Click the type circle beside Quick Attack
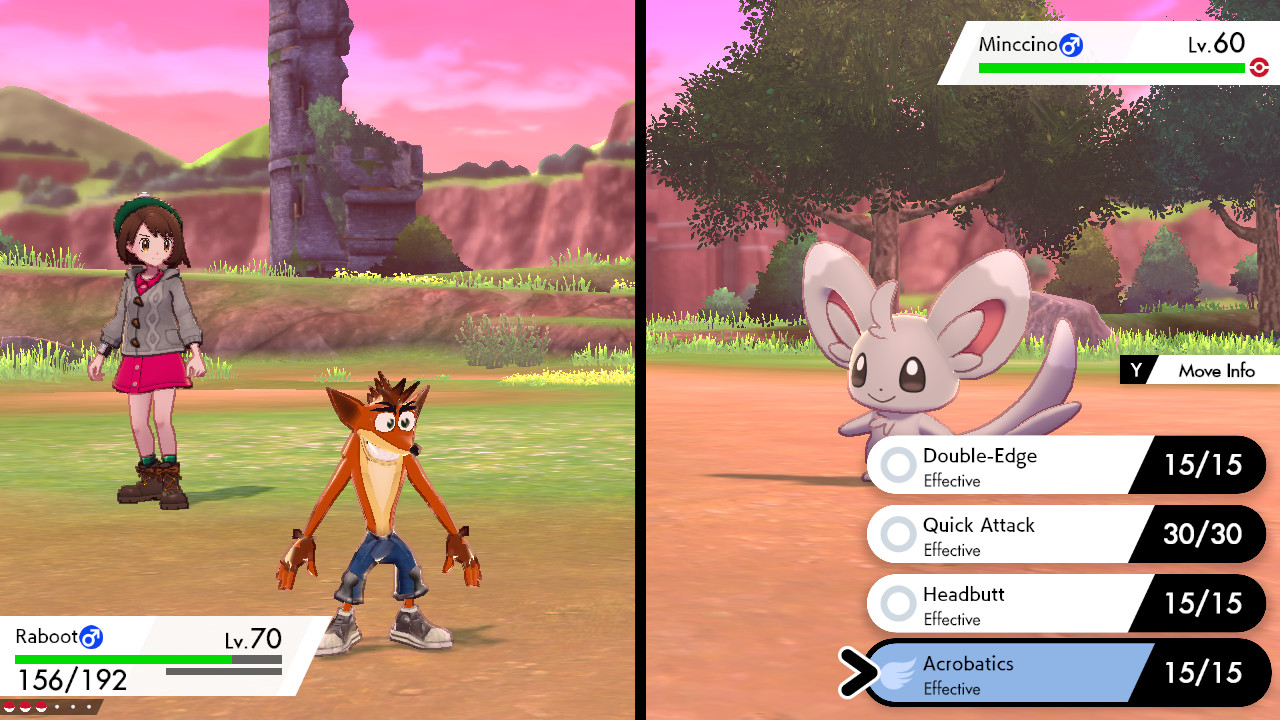Screen dimensions: 1280x720 (897, 533)
